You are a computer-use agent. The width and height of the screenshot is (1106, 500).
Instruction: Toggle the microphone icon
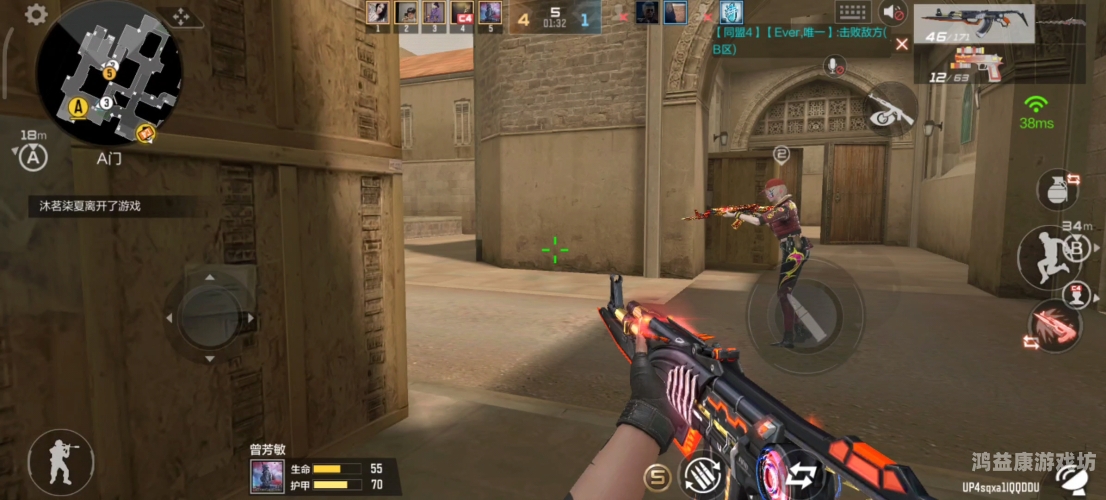(x=832, y=66)
